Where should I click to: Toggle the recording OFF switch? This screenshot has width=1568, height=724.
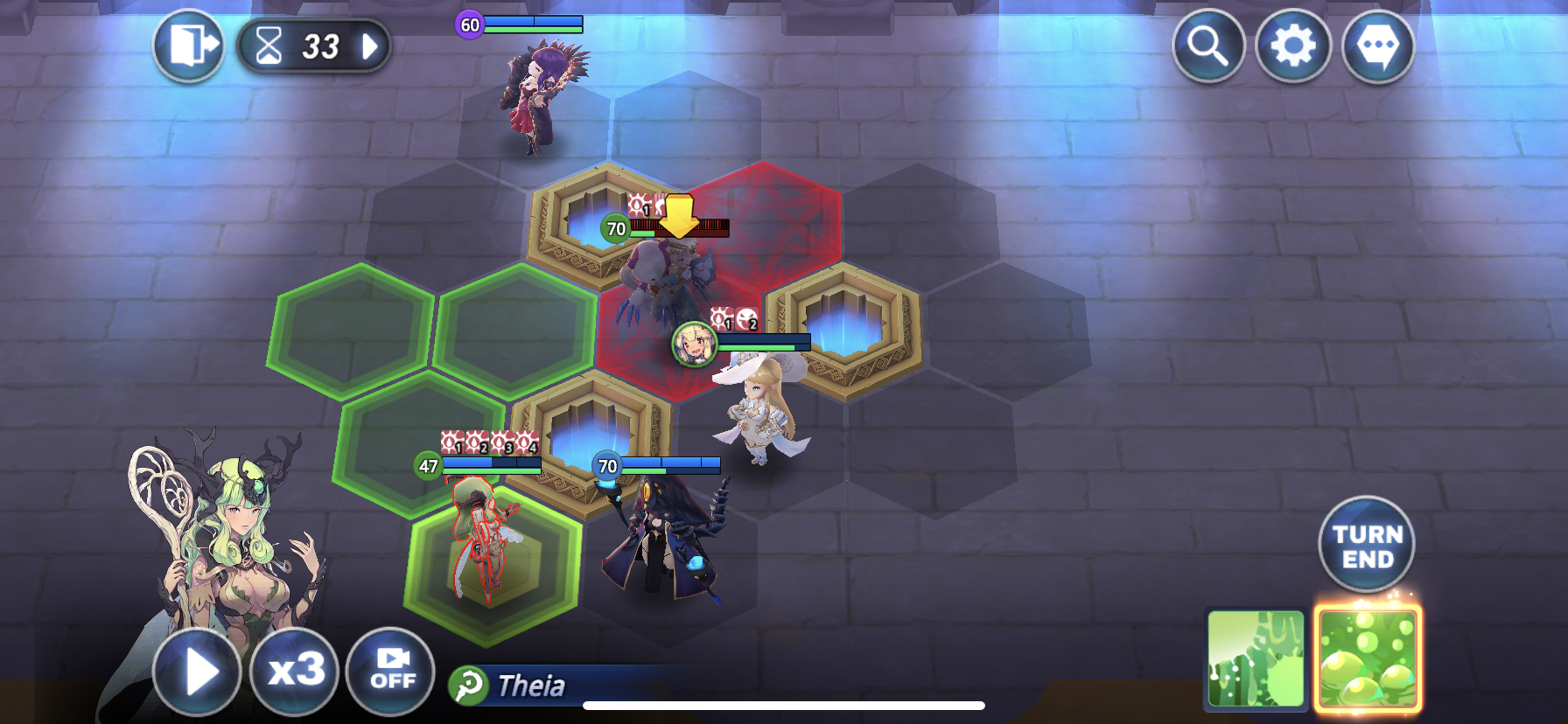pyautogui.click(x=393, y=671)
